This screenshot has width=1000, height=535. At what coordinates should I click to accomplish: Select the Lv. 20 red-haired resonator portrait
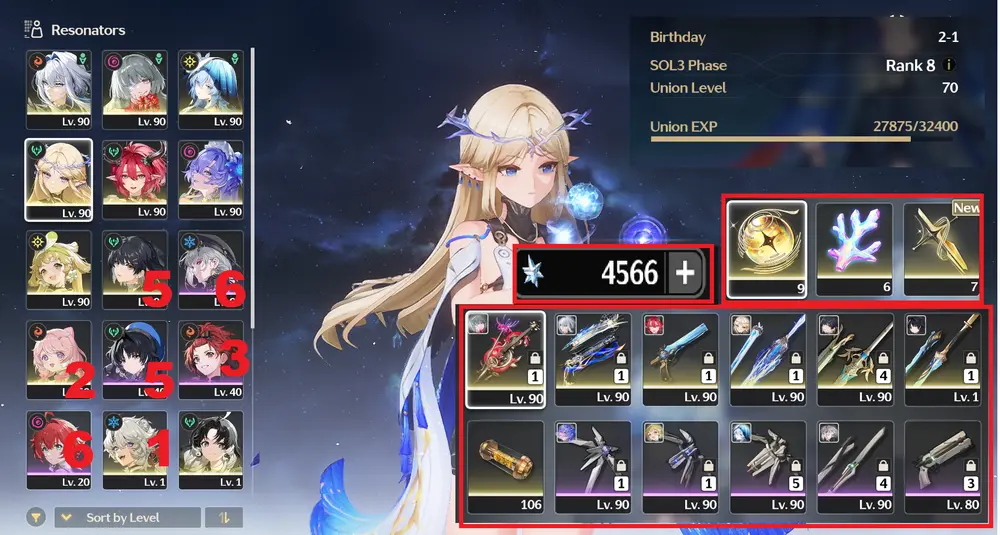(x=58, y=448)
